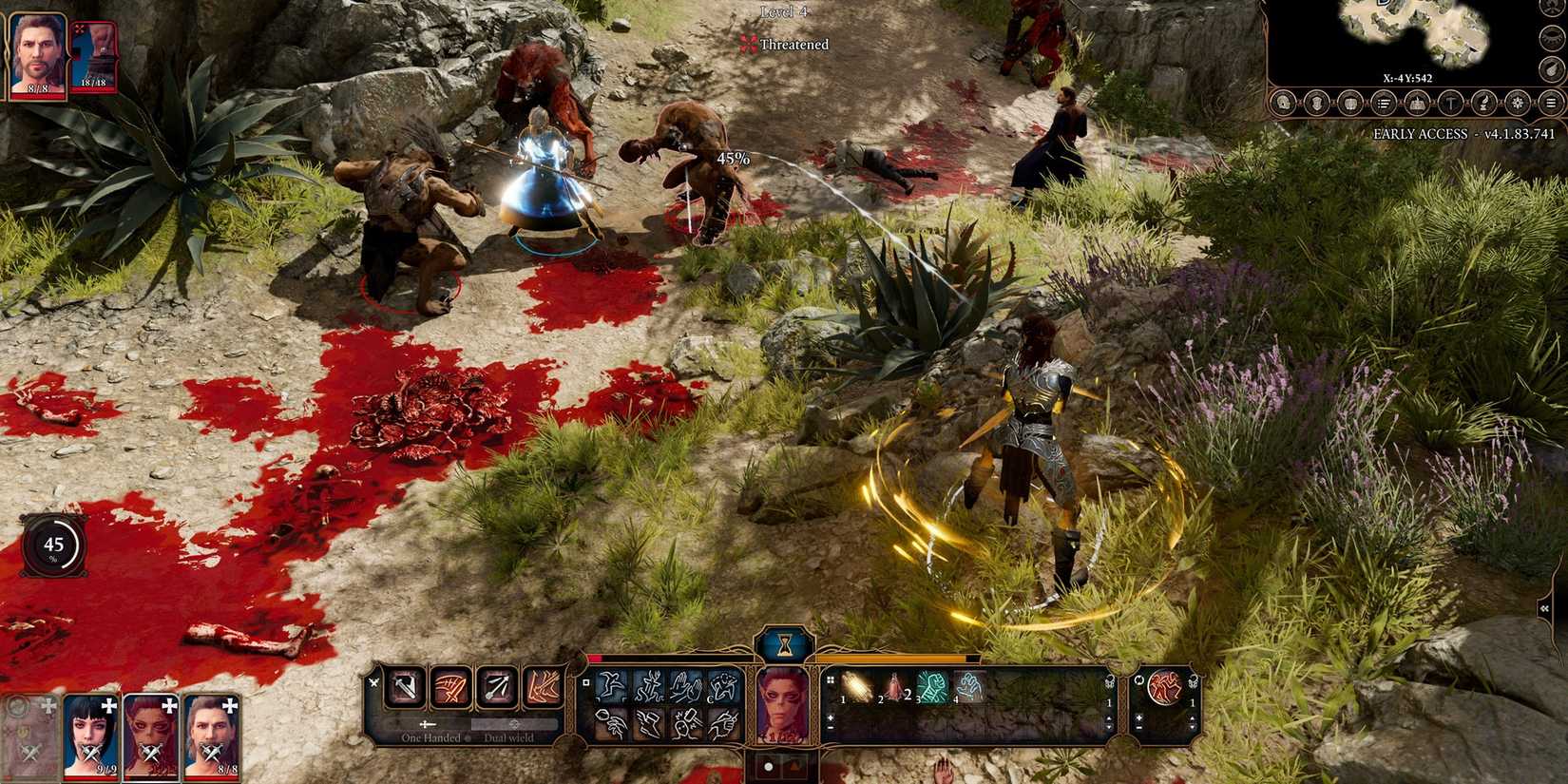Open the settings gear icon

click(1519, 103)
